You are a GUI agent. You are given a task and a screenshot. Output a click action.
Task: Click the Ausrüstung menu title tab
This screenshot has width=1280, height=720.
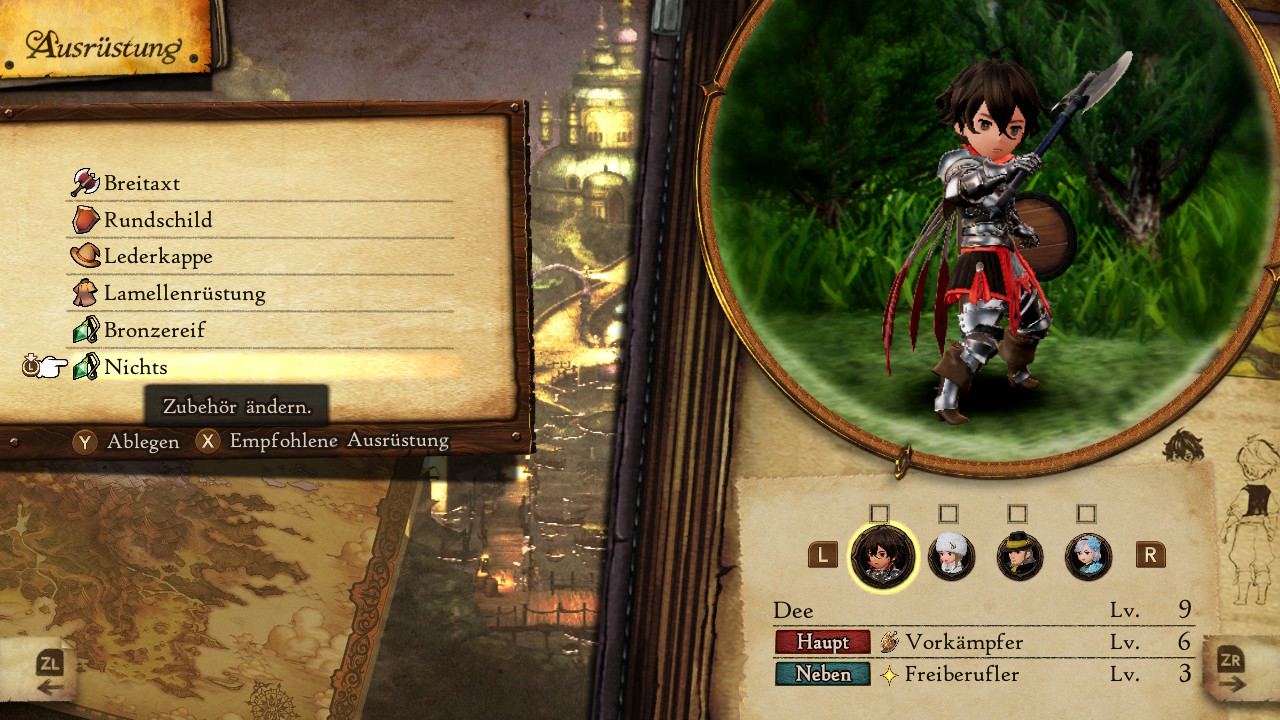[105, 46]
